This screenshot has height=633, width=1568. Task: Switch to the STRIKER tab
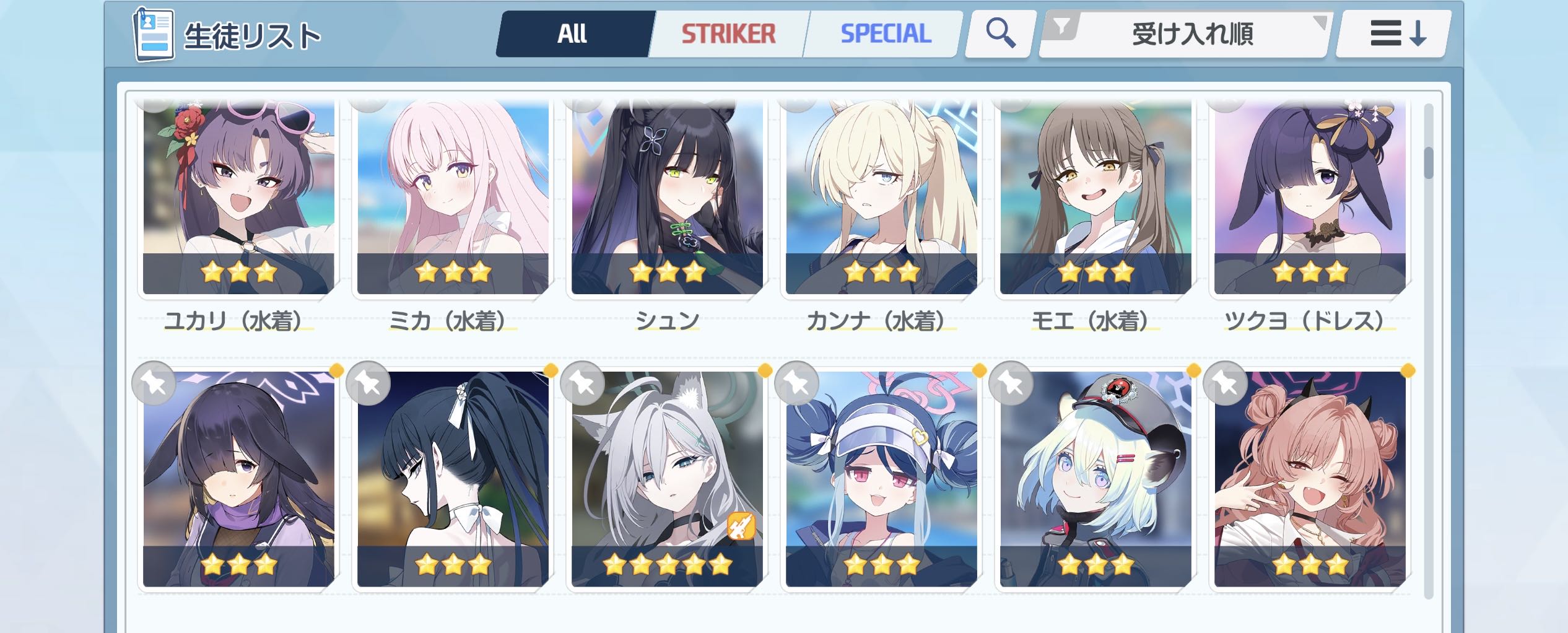(x=728, y=33)
